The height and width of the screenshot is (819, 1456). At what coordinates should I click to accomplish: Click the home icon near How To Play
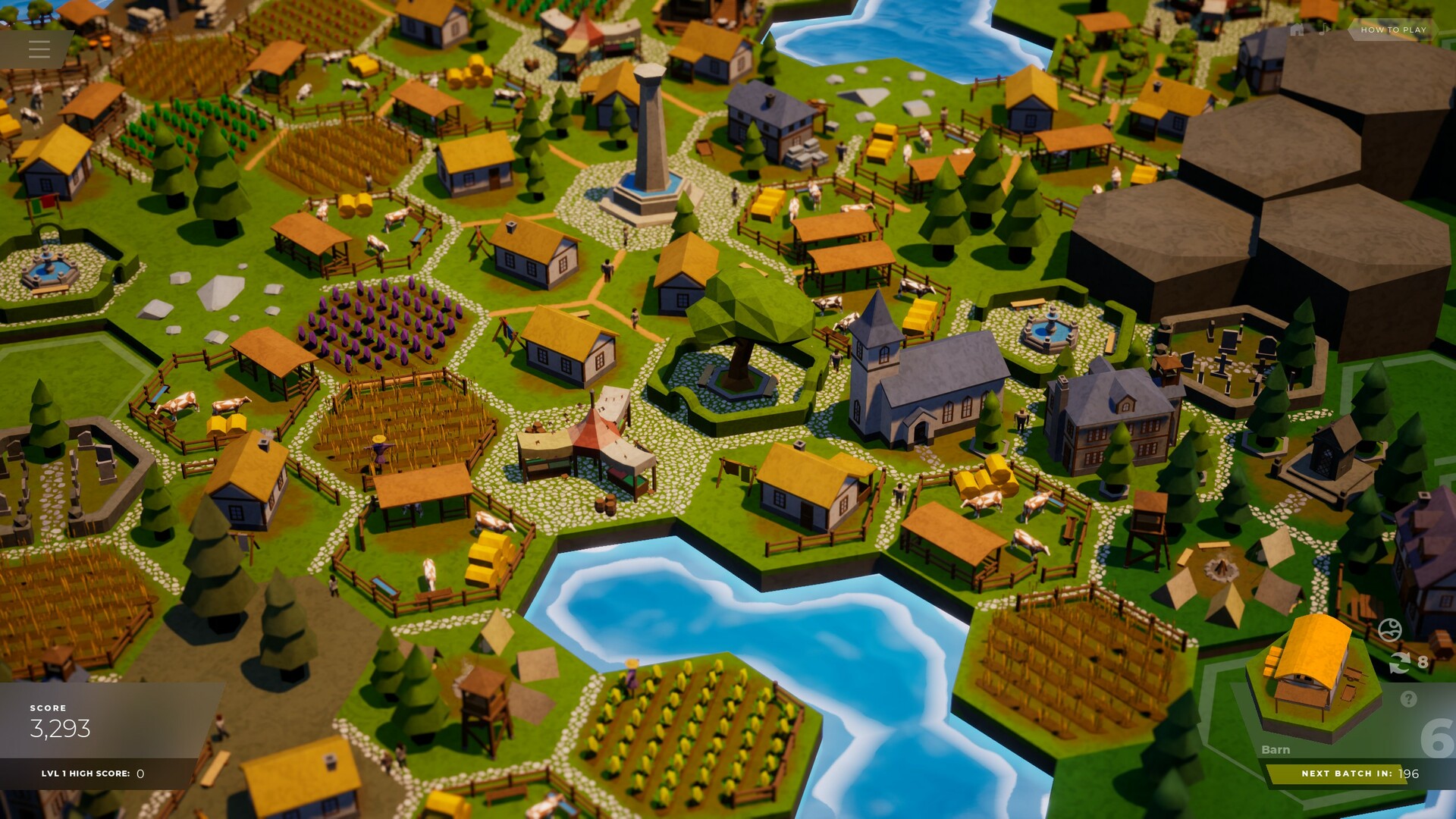(1297, 30)
